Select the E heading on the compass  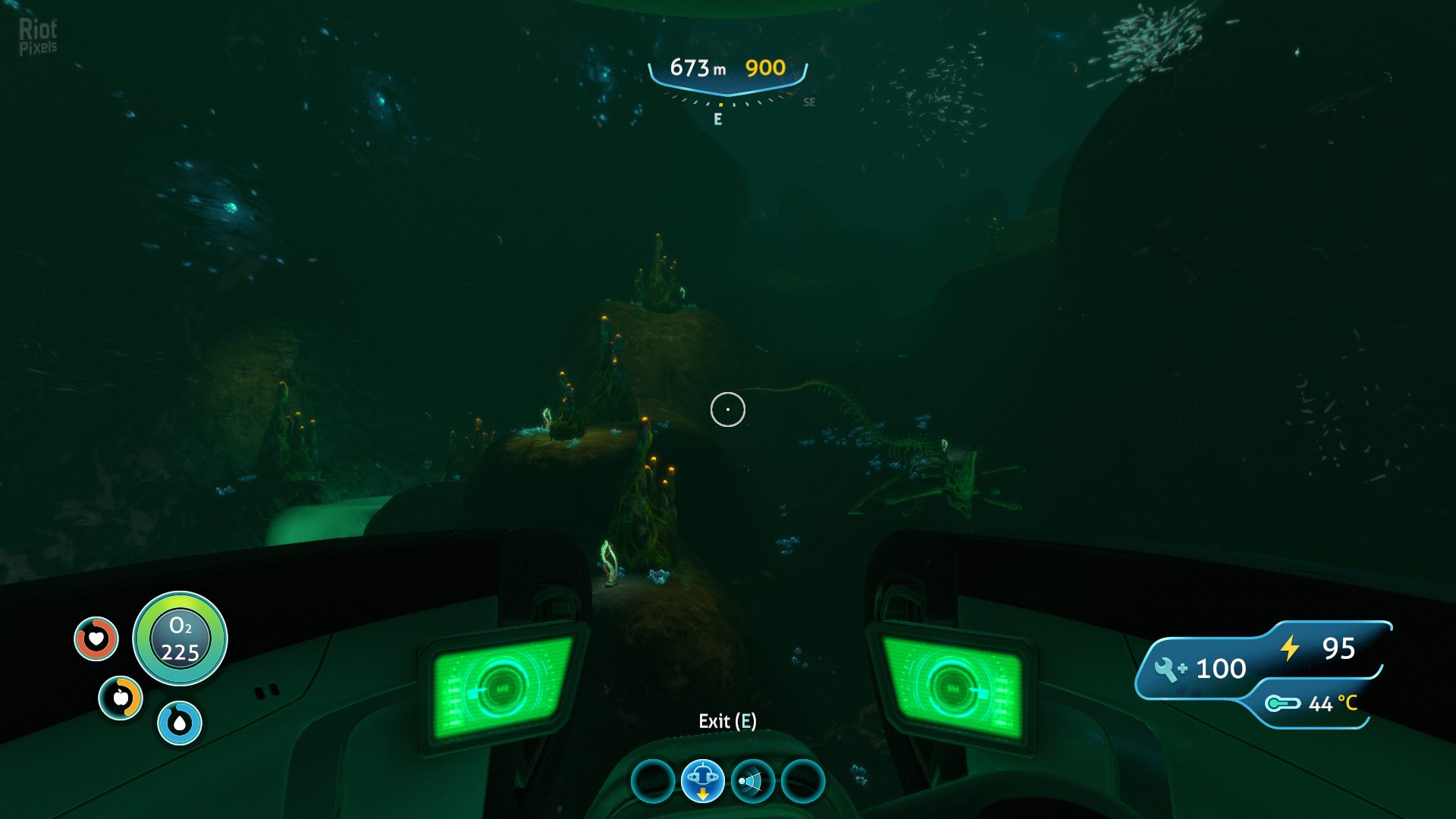coord(717,118)
